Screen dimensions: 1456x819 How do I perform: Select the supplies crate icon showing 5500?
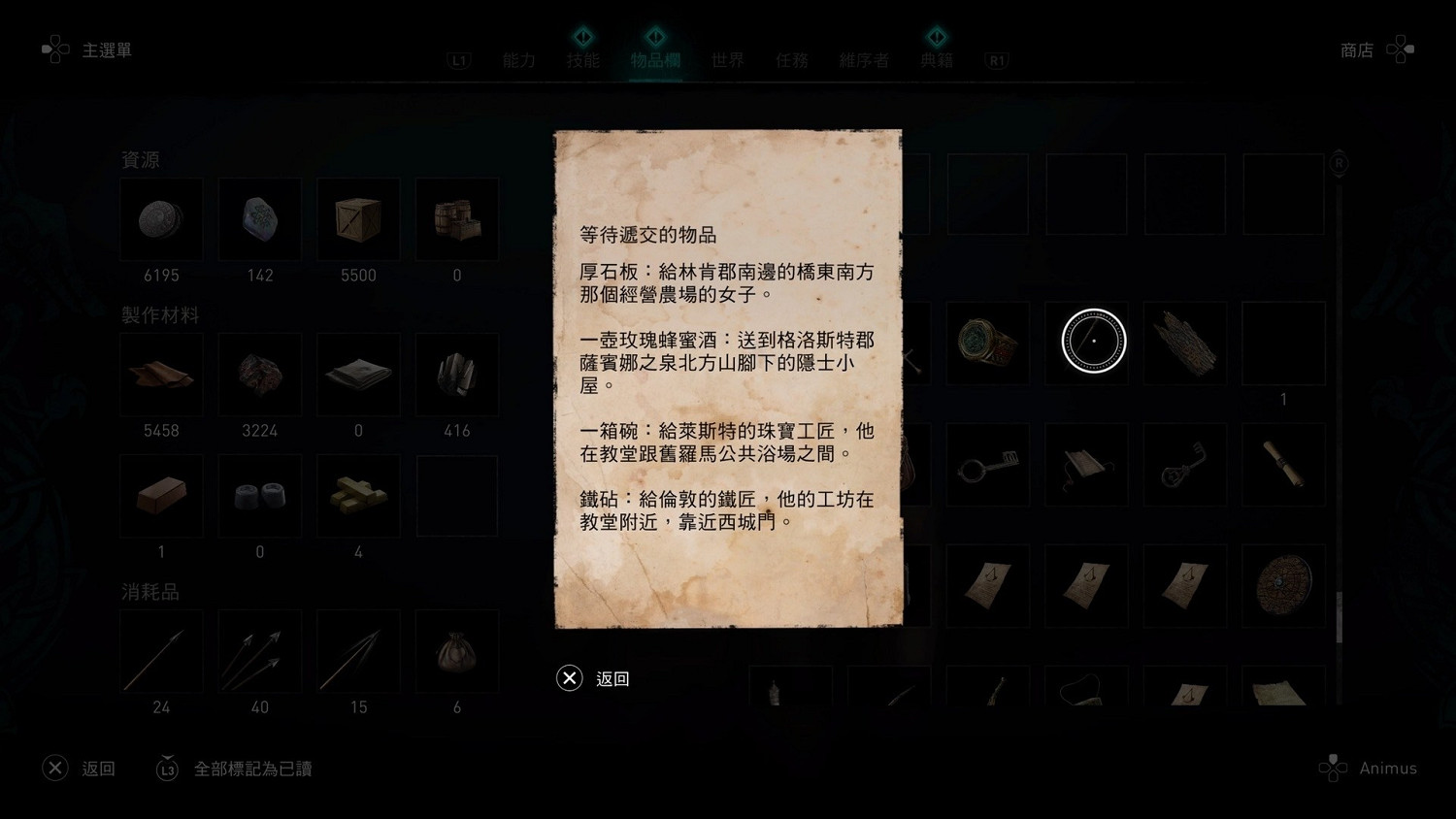point(357,219)
